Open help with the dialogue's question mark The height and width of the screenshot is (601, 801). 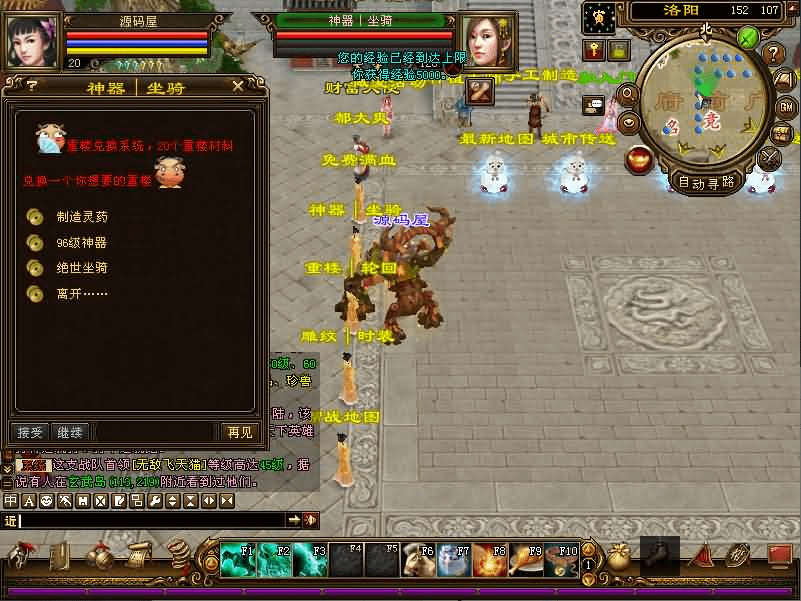[x=31, y=86]
